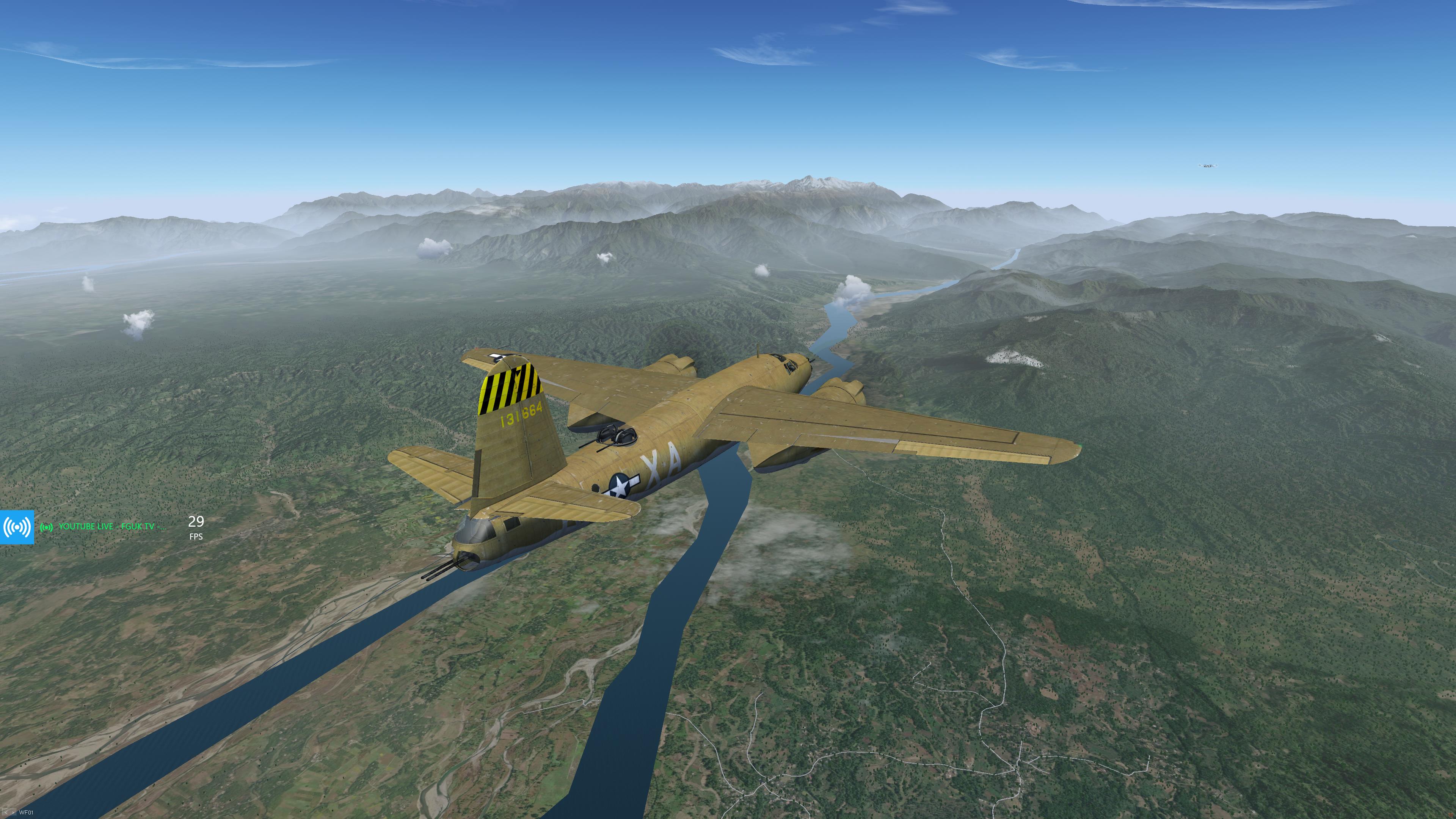Click the blue broadcast overlay icon

pyautogui.click(x=17, y=527)
